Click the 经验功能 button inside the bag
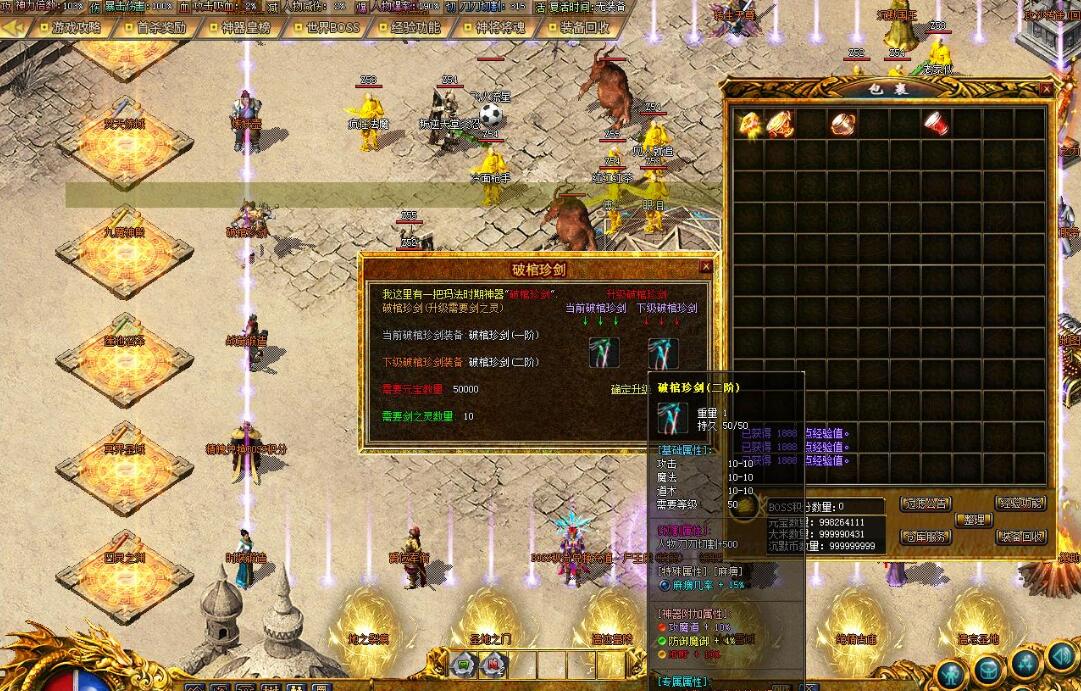 1021,504
